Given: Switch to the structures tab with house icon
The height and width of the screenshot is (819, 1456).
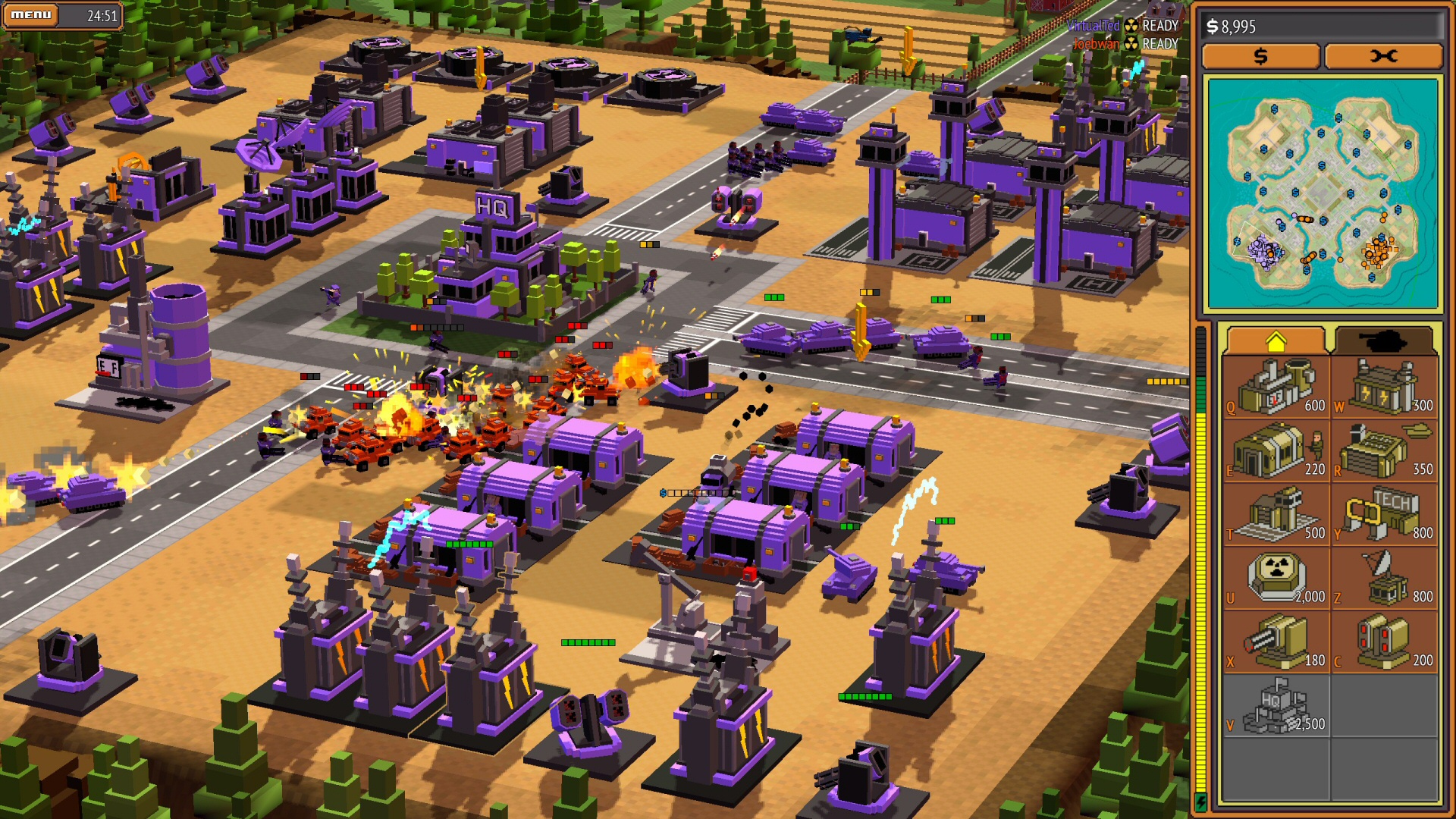Looking at the screenshot, I should point(1277,339).
